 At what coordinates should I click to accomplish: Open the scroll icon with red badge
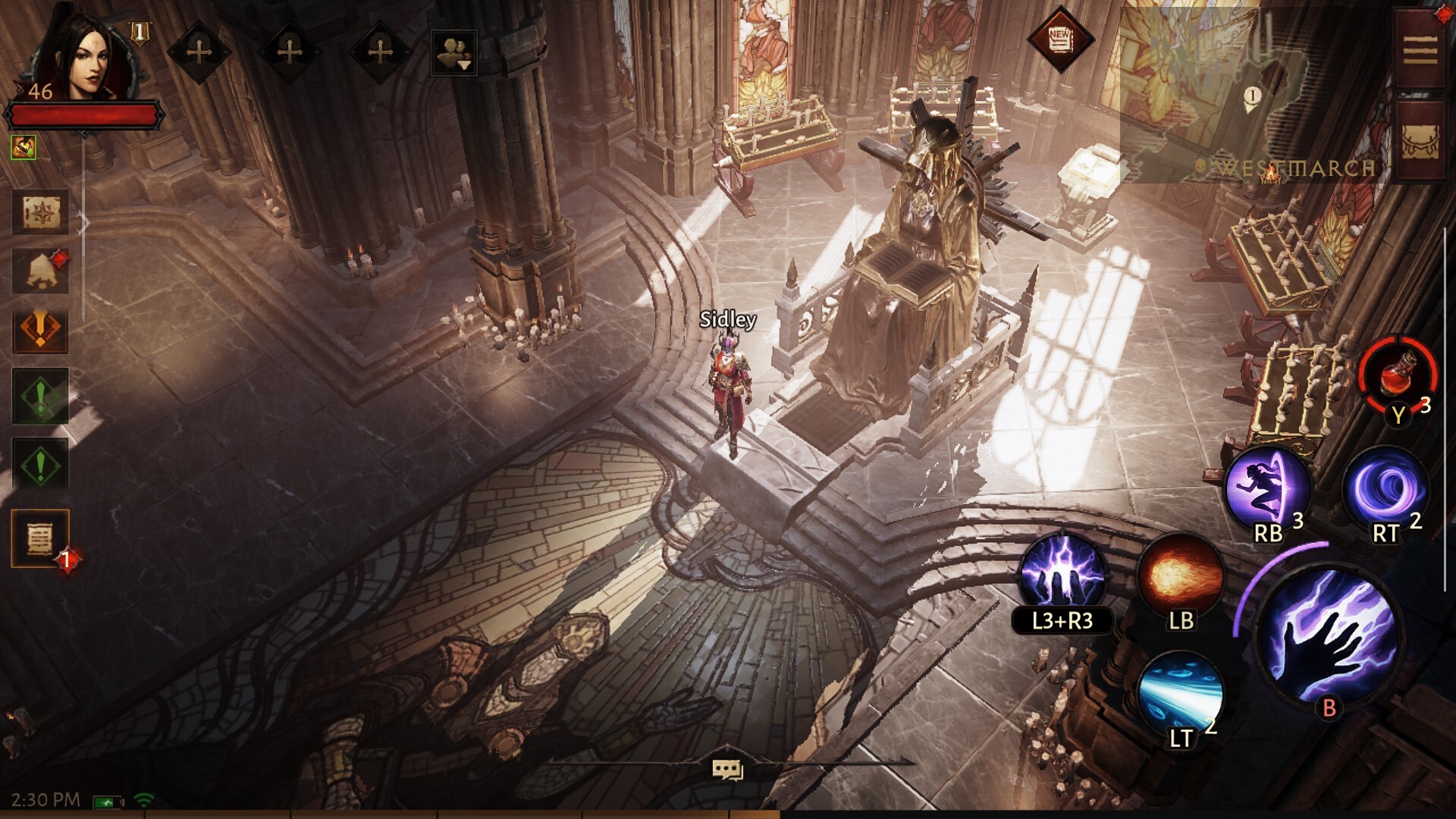40,538
